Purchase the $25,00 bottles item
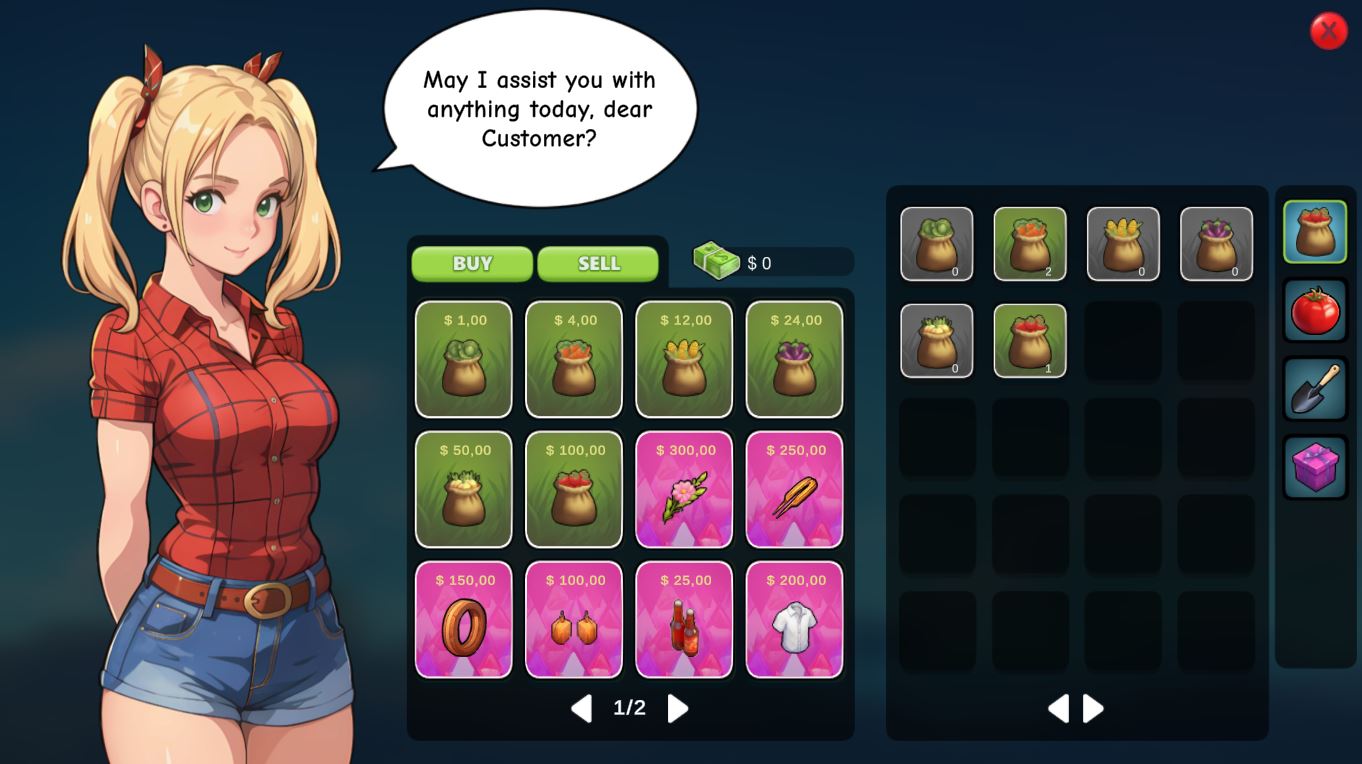Viewport: 1362px width, 764px height. (x=684, y=619)
